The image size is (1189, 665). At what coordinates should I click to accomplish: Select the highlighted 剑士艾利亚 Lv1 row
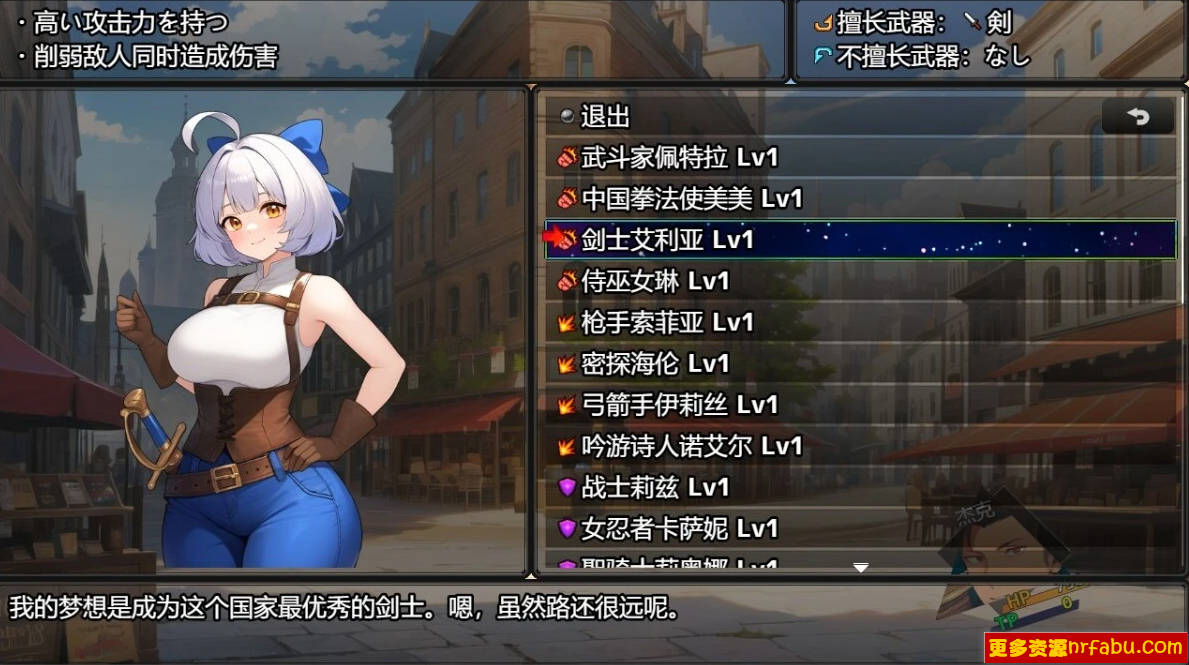pos(860,240)
